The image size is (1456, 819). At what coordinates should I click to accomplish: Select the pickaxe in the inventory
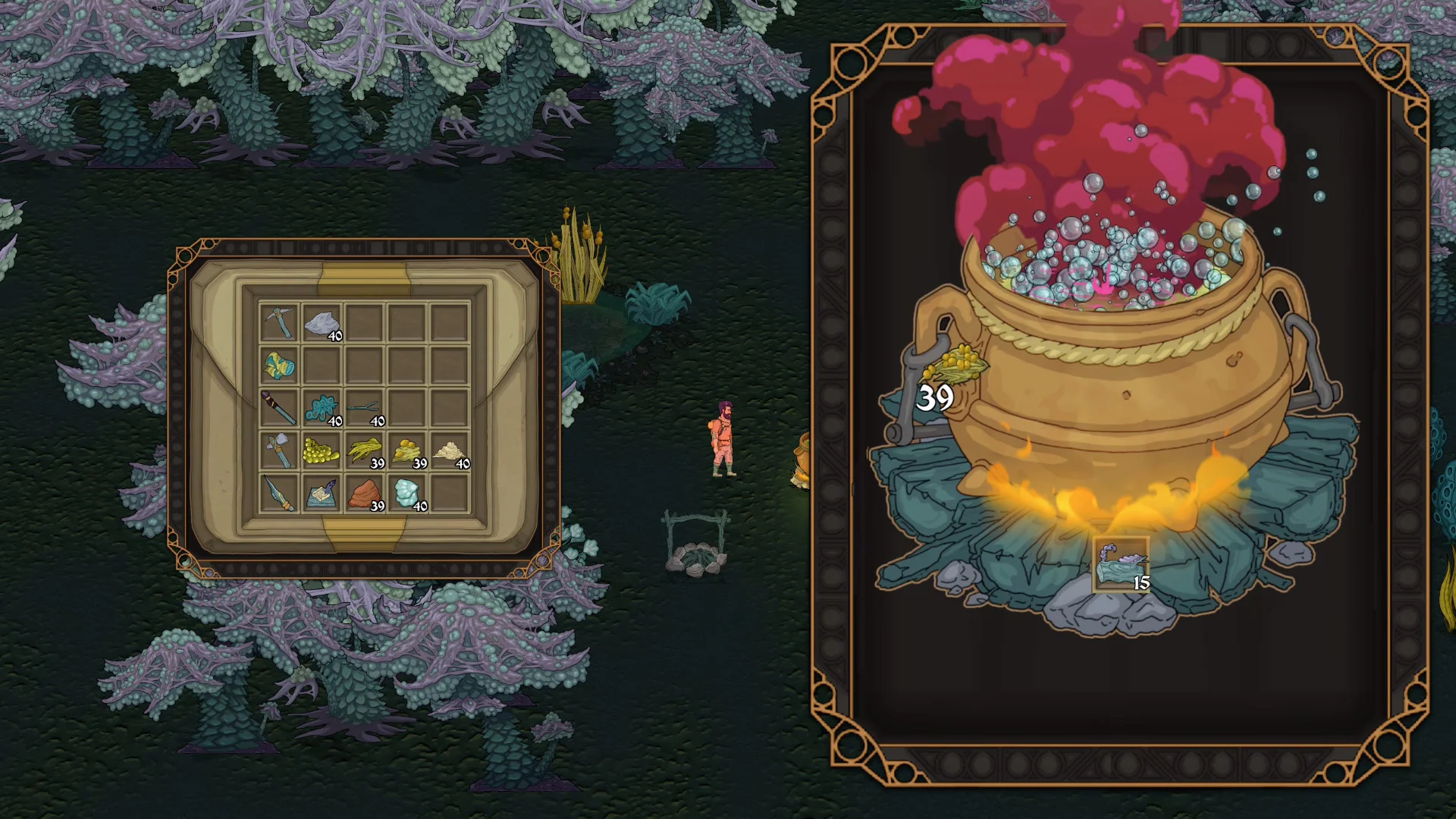280,322
